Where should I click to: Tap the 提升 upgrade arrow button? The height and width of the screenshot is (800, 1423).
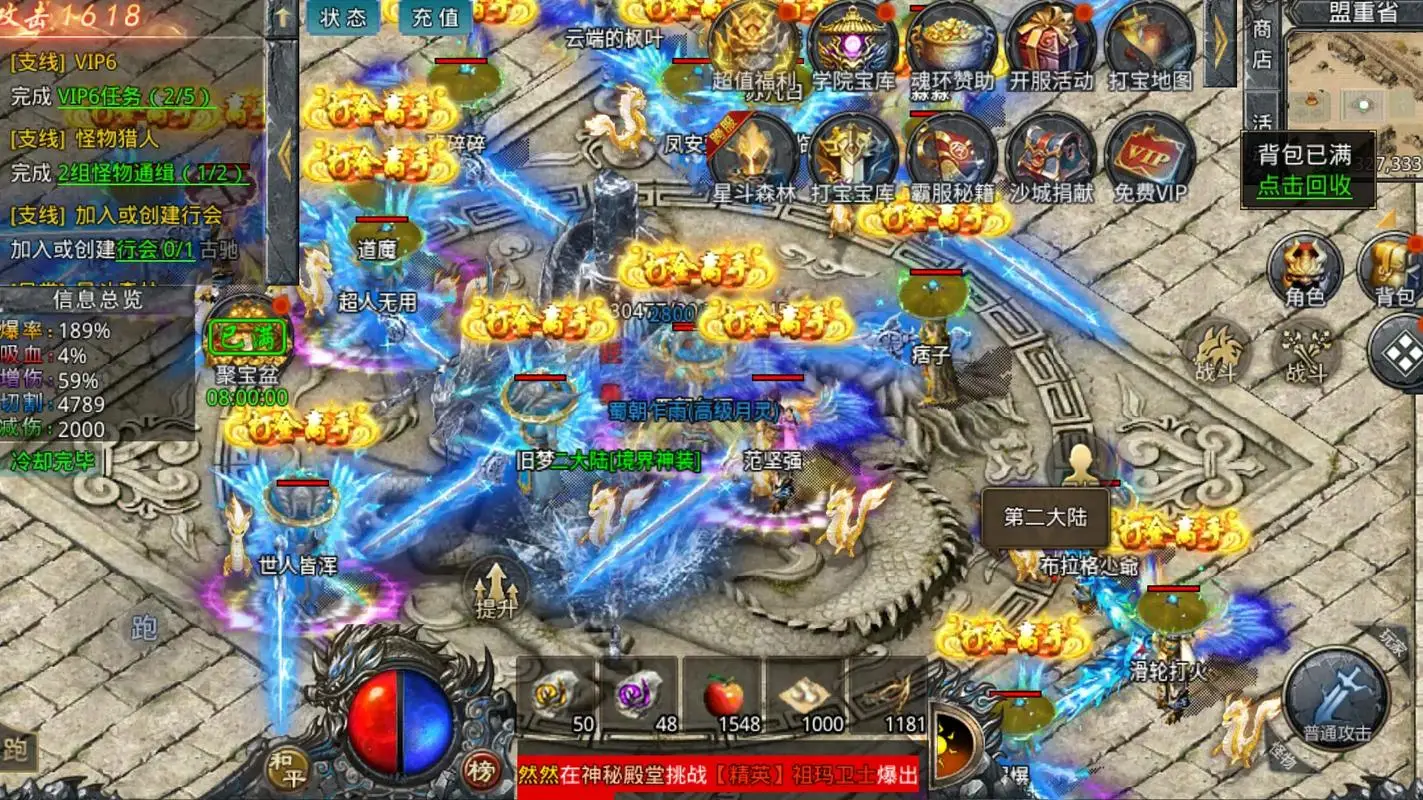pyautogui.click(x=497, y=588)
